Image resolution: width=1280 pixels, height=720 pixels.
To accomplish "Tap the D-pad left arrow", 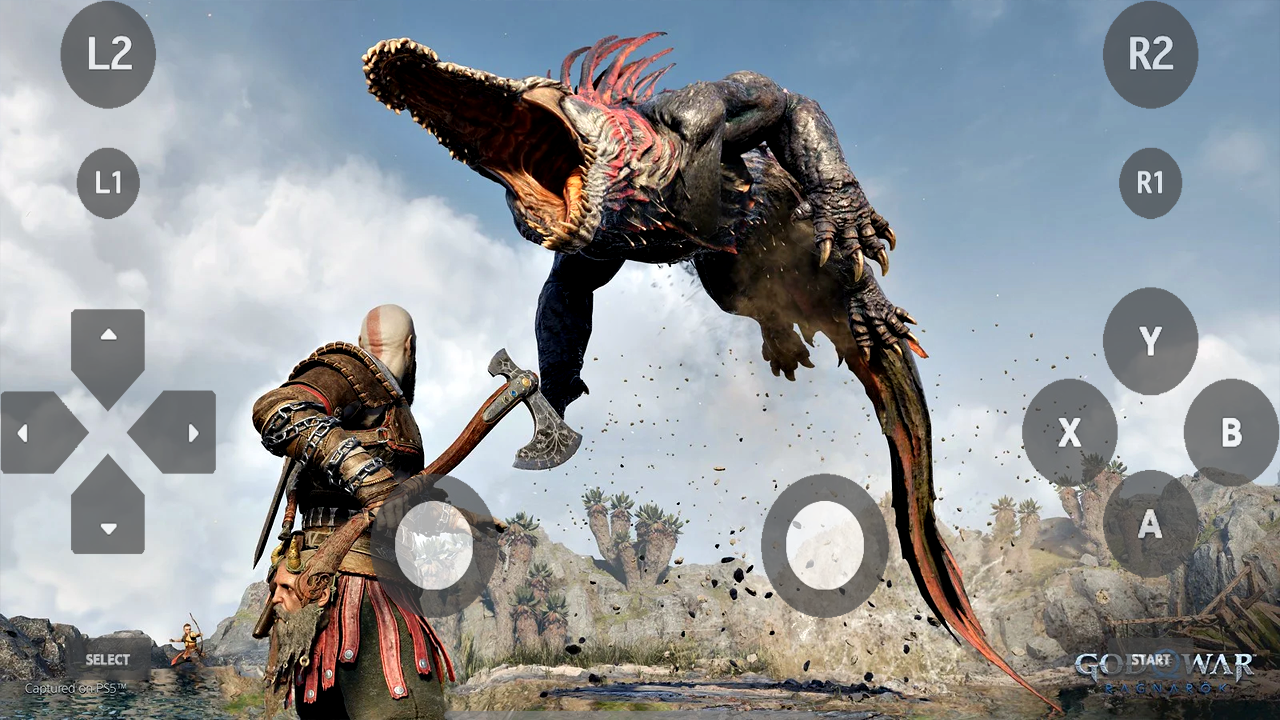I will (x=22, y=433).
